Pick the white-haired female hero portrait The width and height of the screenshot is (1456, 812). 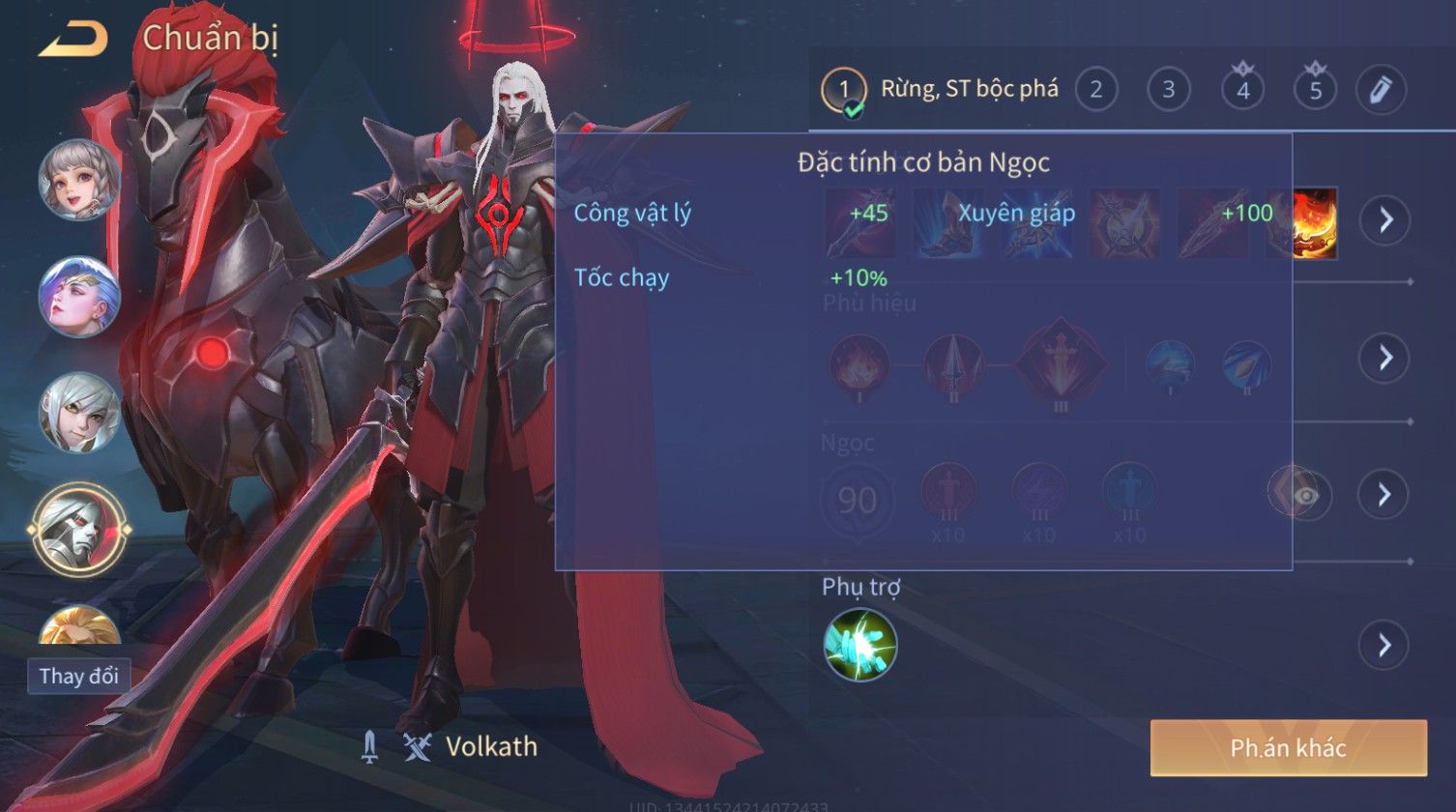78,413
